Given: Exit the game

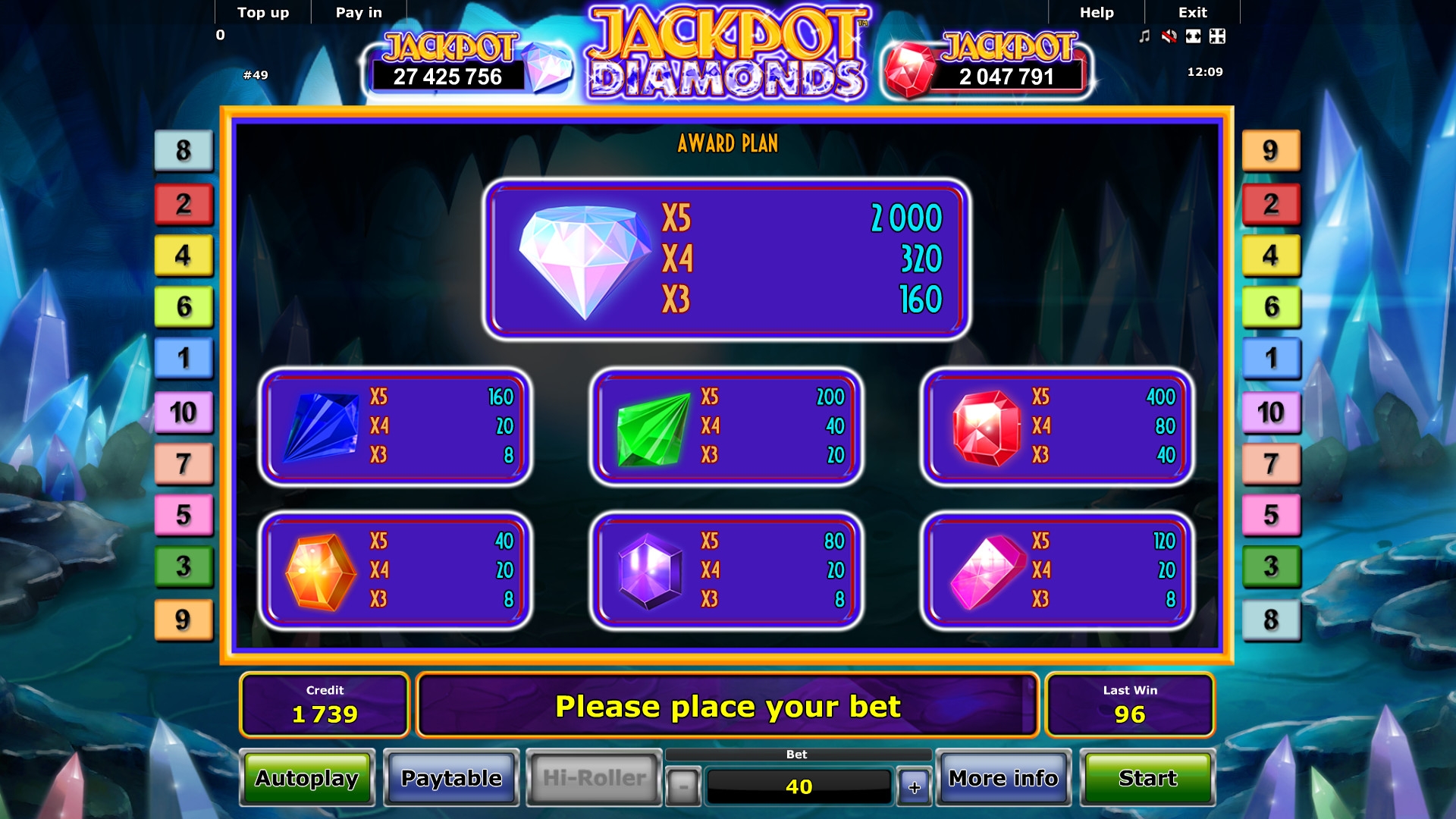Looking at the screenshot, I should [1192, 12].
